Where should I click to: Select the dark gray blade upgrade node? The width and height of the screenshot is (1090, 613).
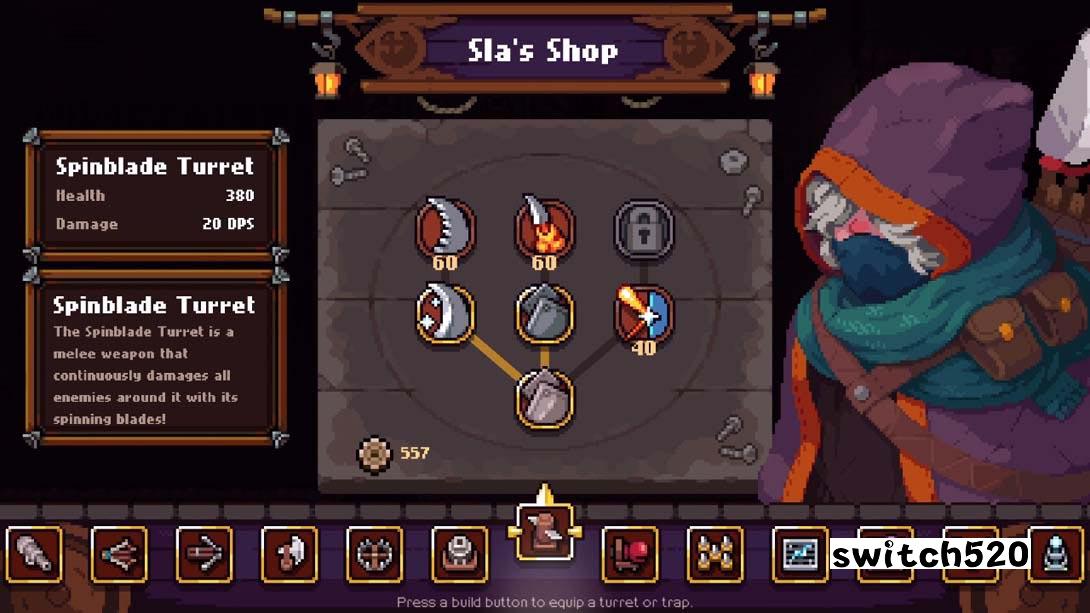(x=544, y=314)
